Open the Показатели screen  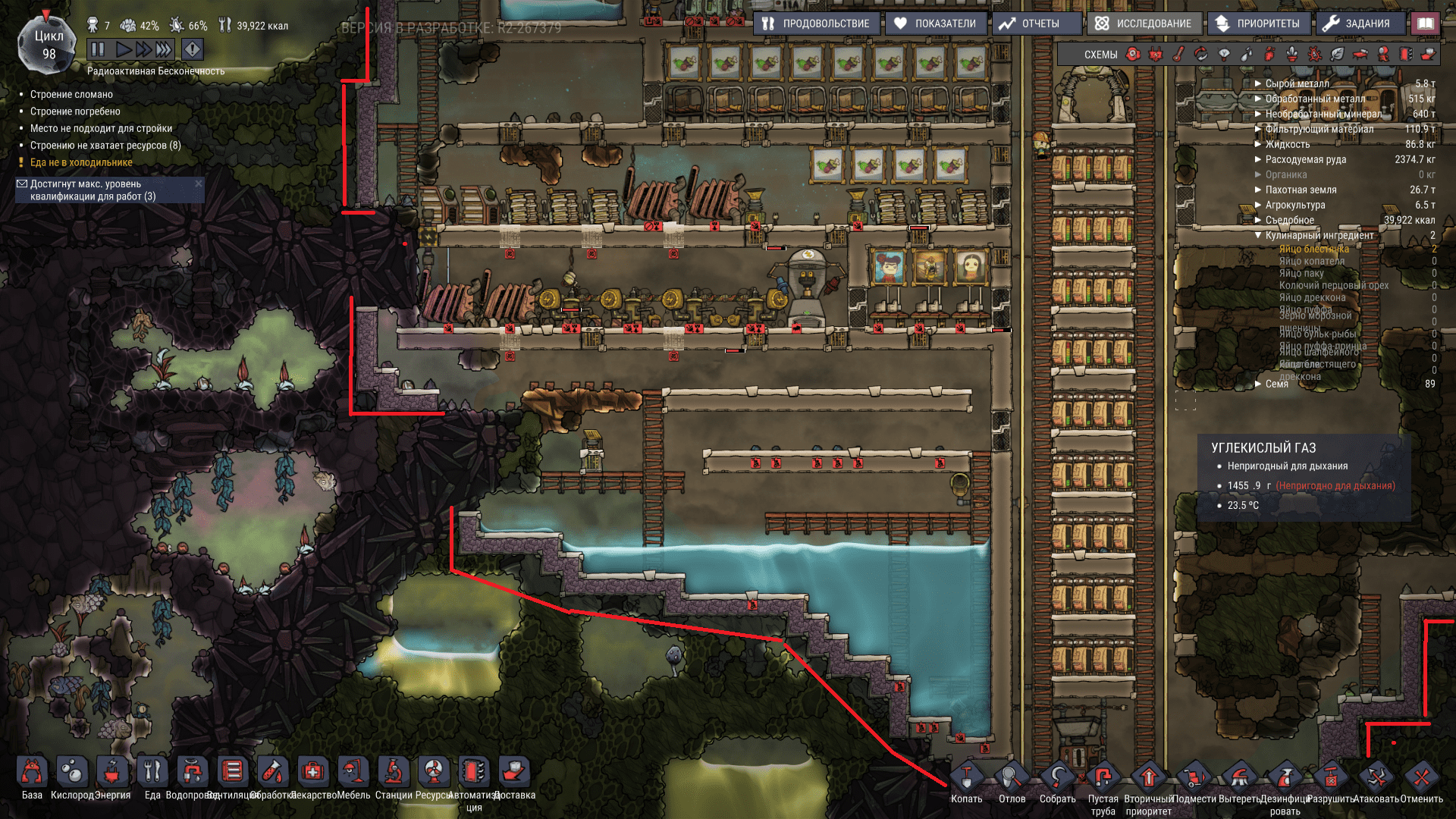tap(935, 24)
